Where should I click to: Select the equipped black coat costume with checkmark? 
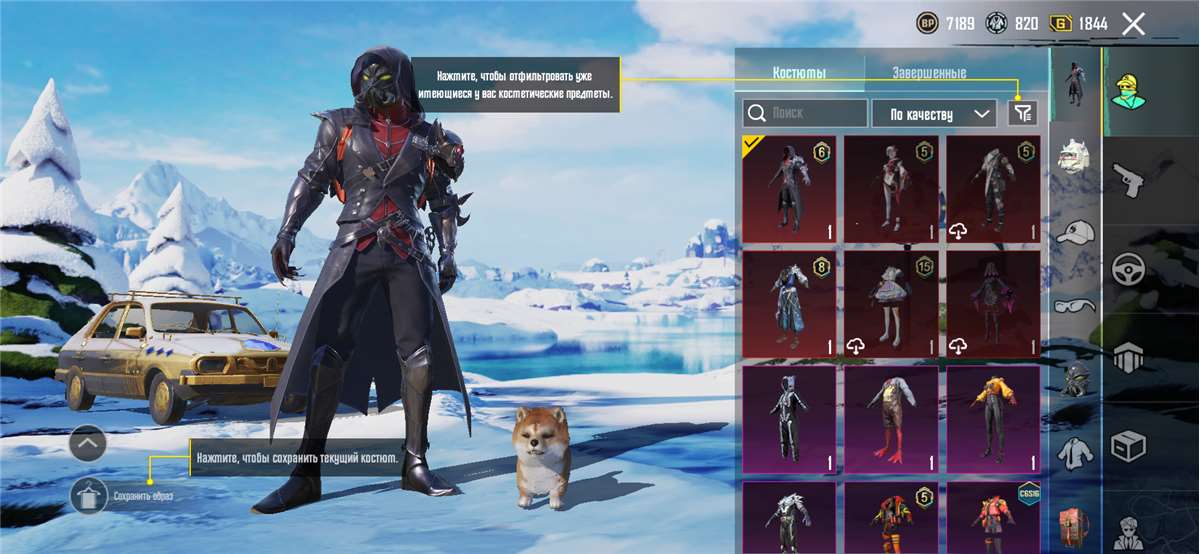click(789, 189)
